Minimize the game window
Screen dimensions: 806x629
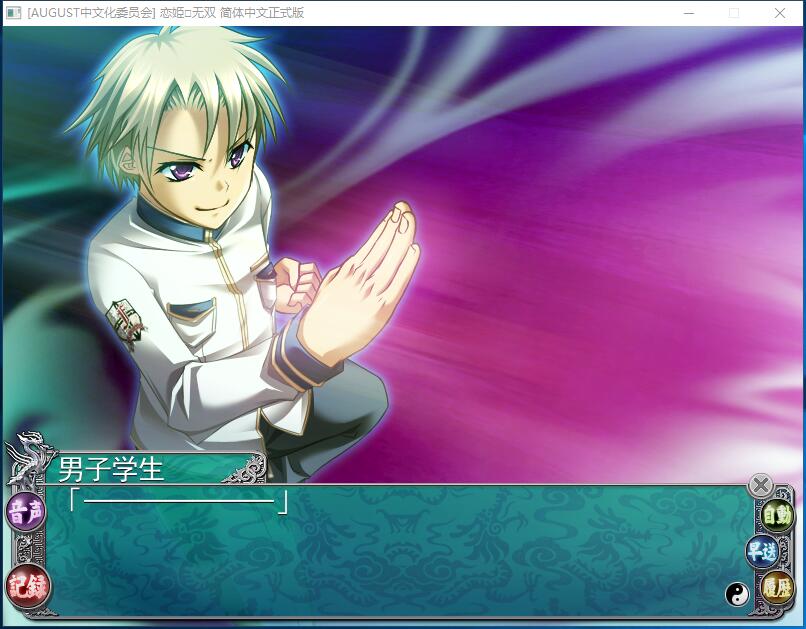pyautogui.click(x=689, y=13)
